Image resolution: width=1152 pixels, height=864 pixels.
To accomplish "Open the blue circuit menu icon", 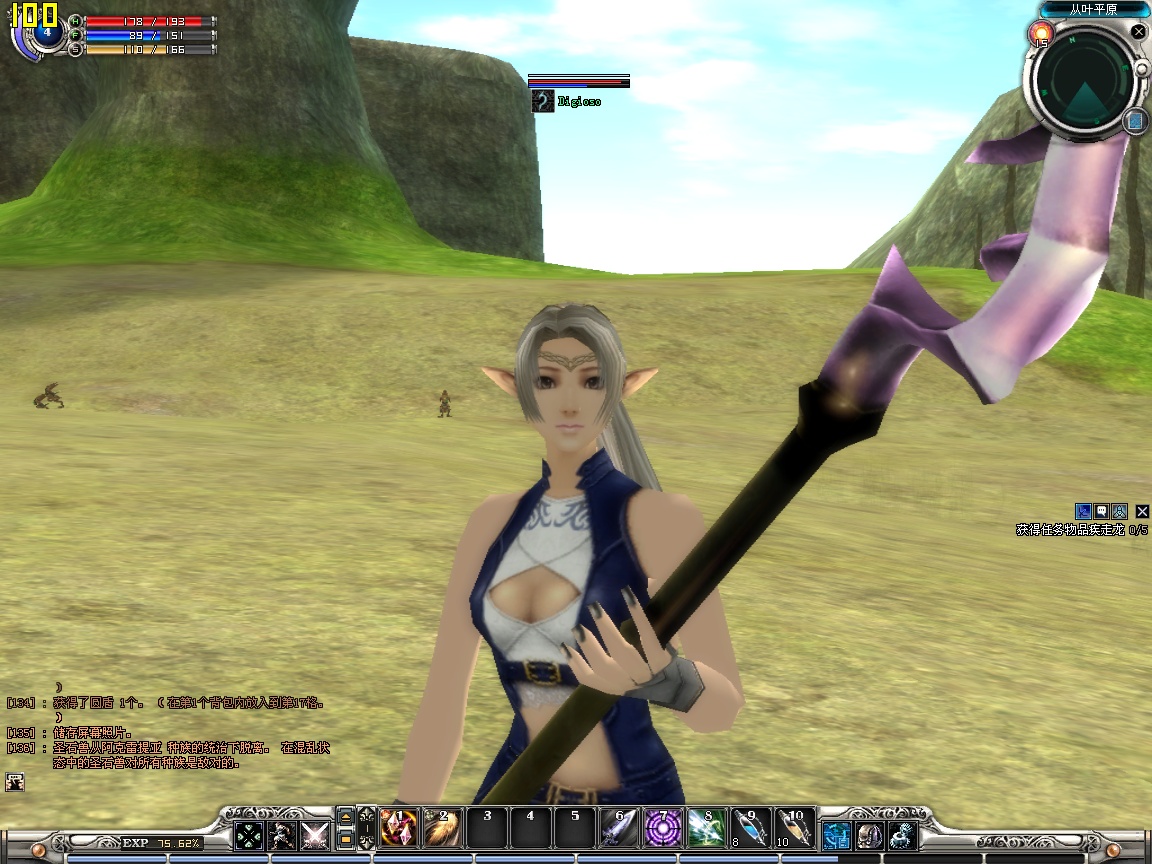I will click(836, 836).
